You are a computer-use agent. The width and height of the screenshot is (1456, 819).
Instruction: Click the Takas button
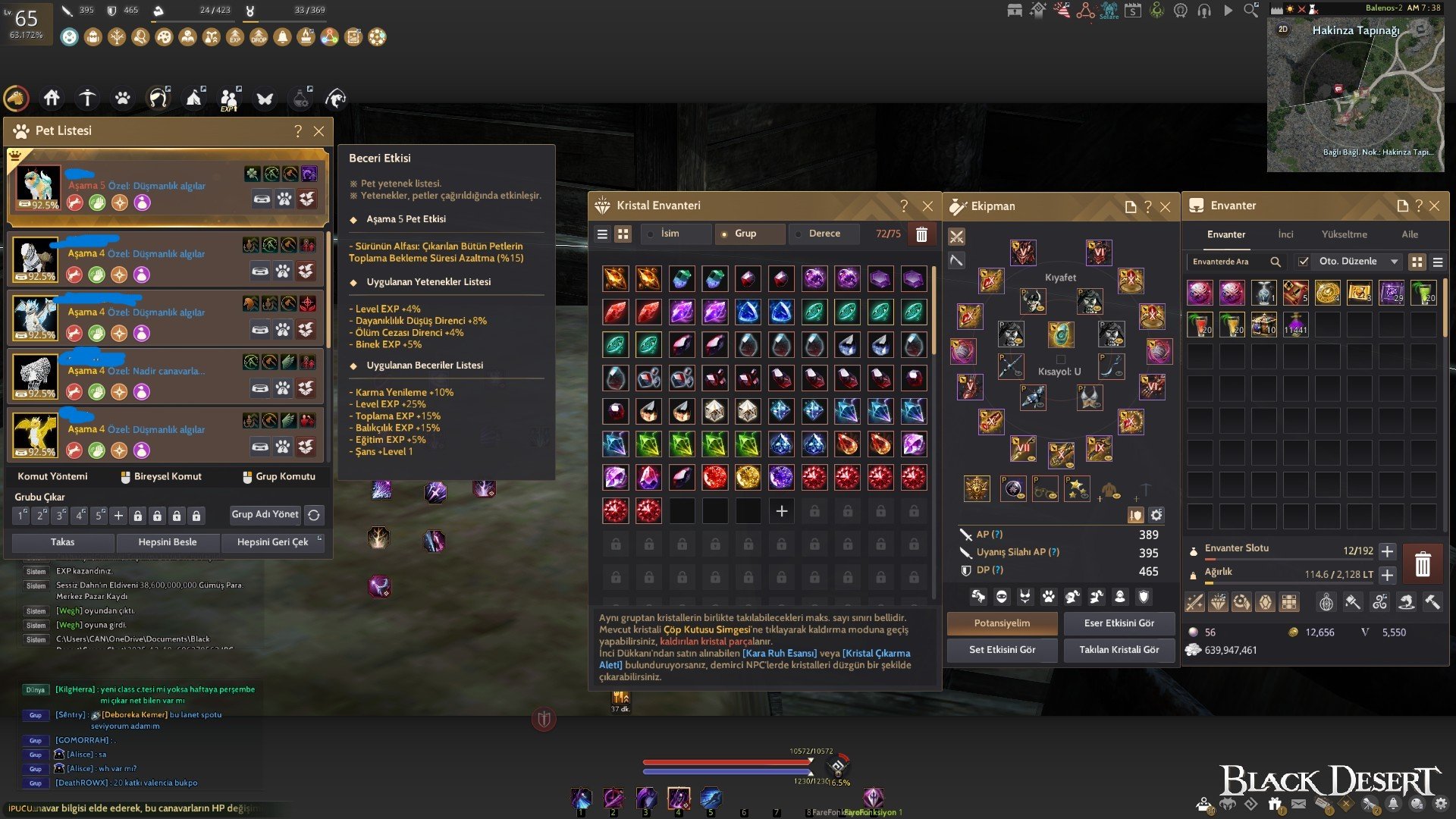tap(63, 542)
